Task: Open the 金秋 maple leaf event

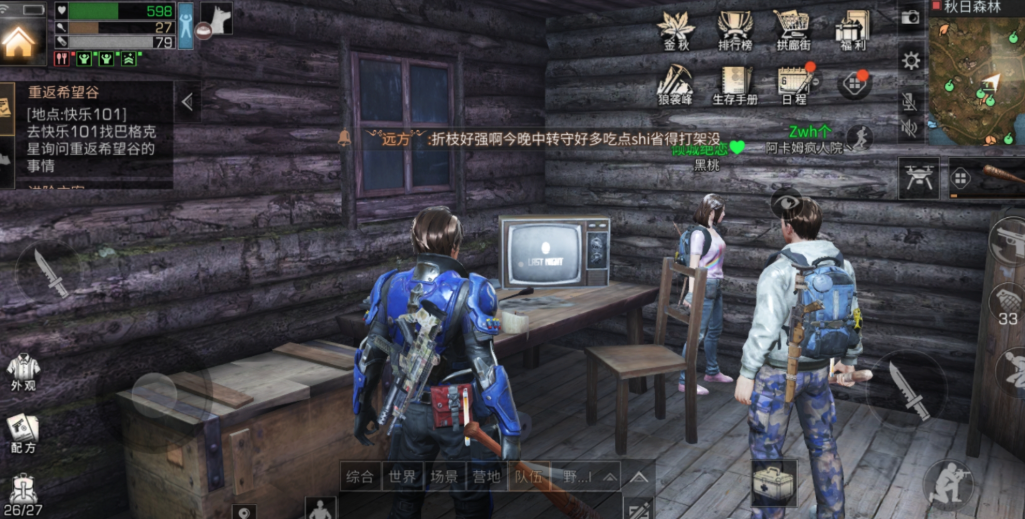Action: coord(676,28)
